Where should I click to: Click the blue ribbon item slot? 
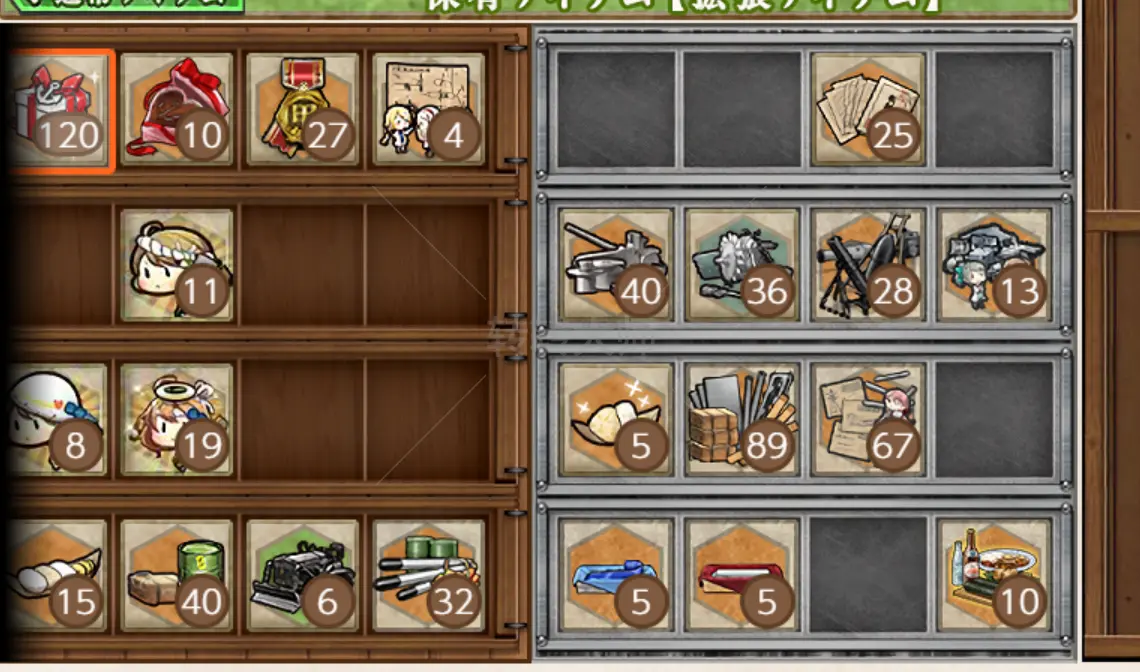[x=616, y=575]
